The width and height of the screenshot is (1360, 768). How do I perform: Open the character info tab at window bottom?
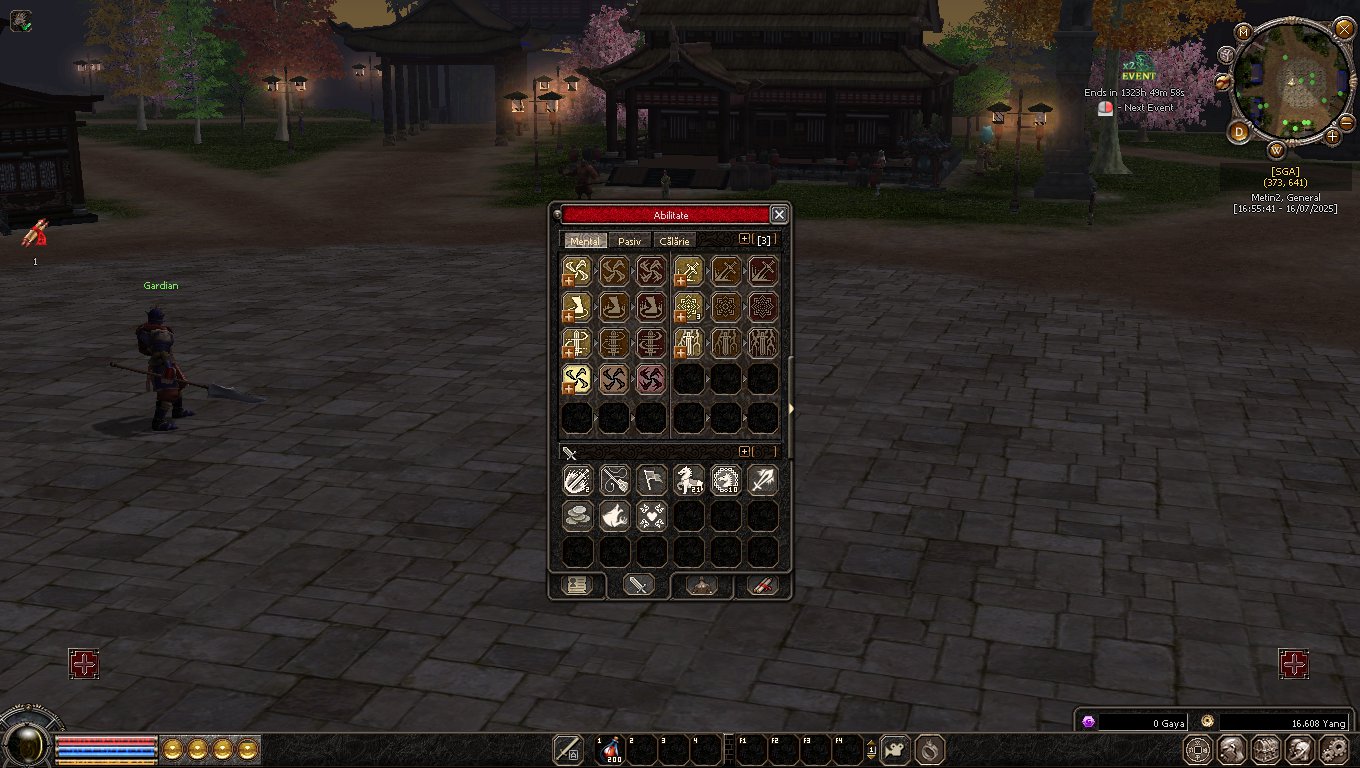577,586
